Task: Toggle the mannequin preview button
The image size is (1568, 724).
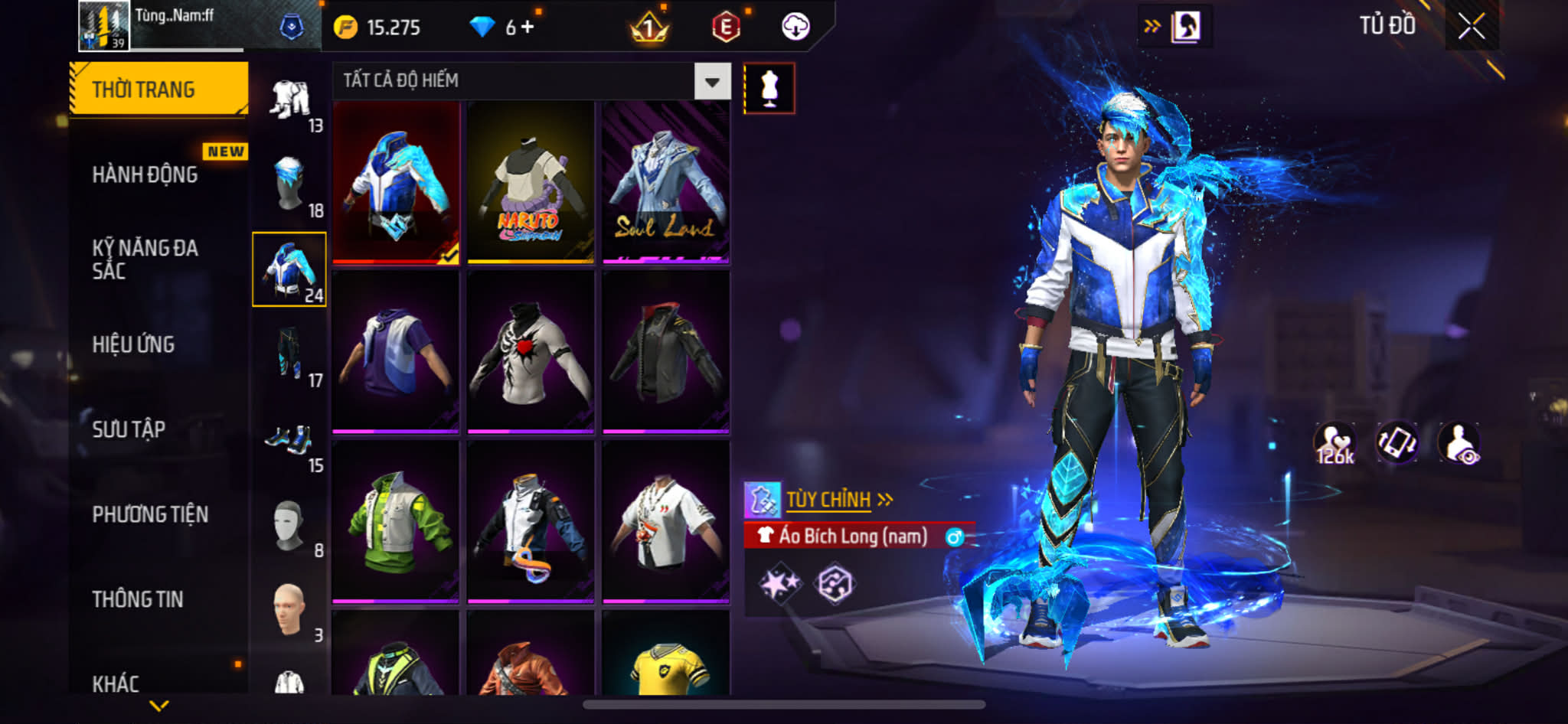Action: [769, 89]
